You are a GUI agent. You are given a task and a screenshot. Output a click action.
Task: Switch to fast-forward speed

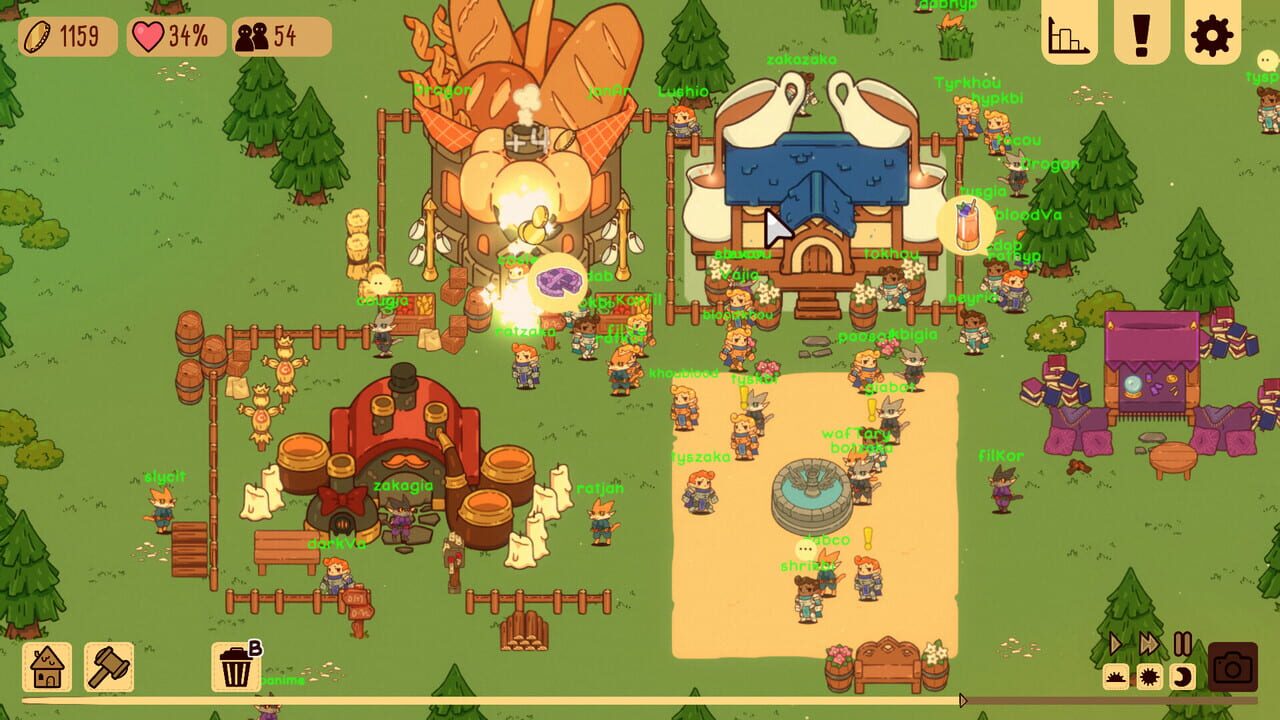(1149, 644)
